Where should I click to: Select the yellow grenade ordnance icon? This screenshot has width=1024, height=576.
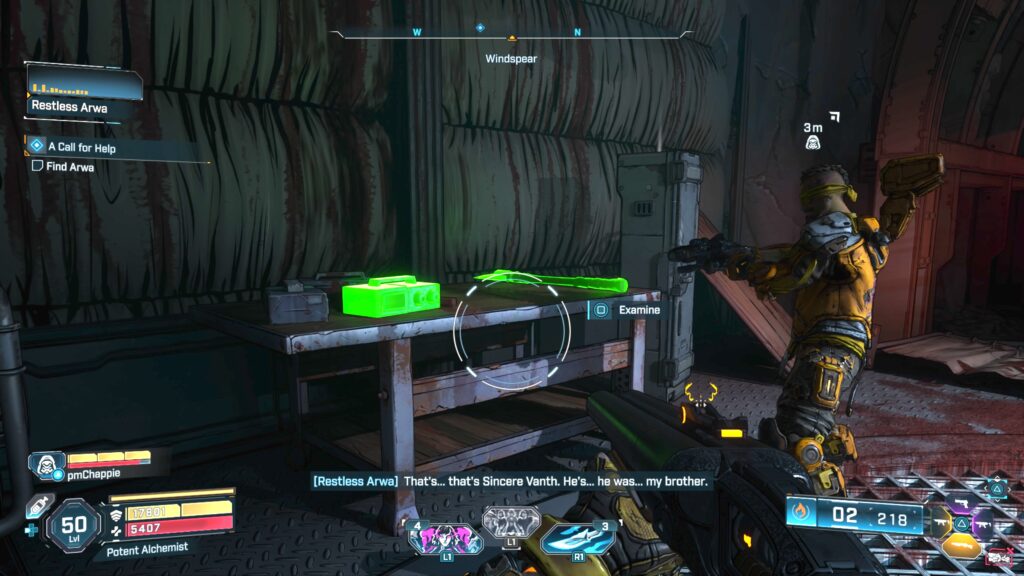961,547
